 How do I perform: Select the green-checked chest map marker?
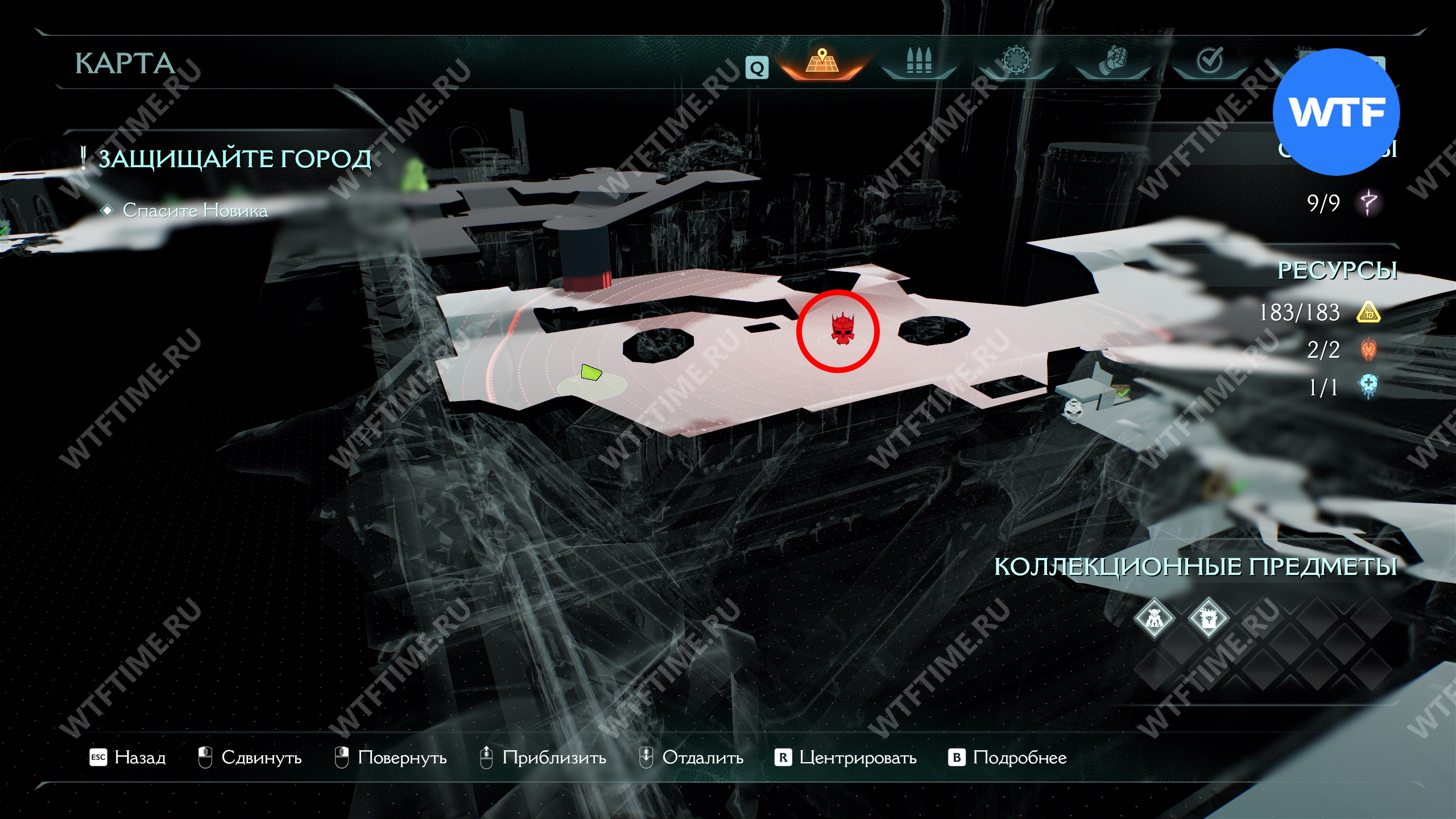click(1119, 392)
